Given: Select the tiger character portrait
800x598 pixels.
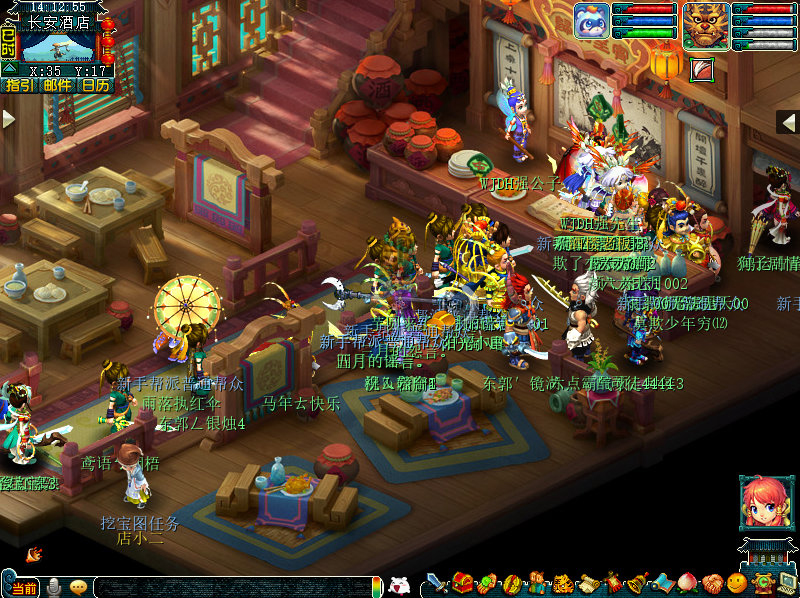Looking at the screenshot, I should pyautogui.click(x=705, y=23).
